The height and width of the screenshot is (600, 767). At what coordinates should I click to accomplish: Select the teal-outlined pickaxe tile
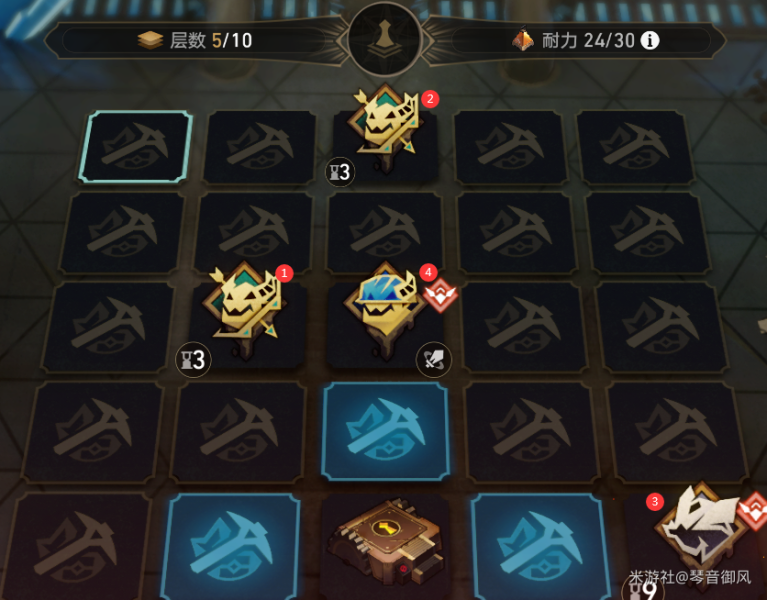click(138, 148)
